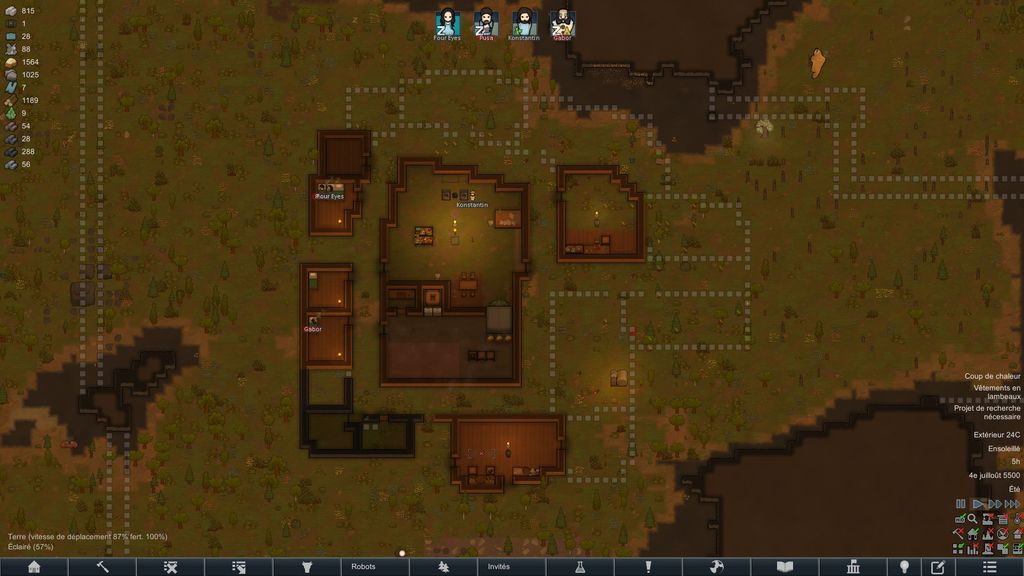1024x576 pixels.
Task: Open the Invités tab
Action: point(499,567)
